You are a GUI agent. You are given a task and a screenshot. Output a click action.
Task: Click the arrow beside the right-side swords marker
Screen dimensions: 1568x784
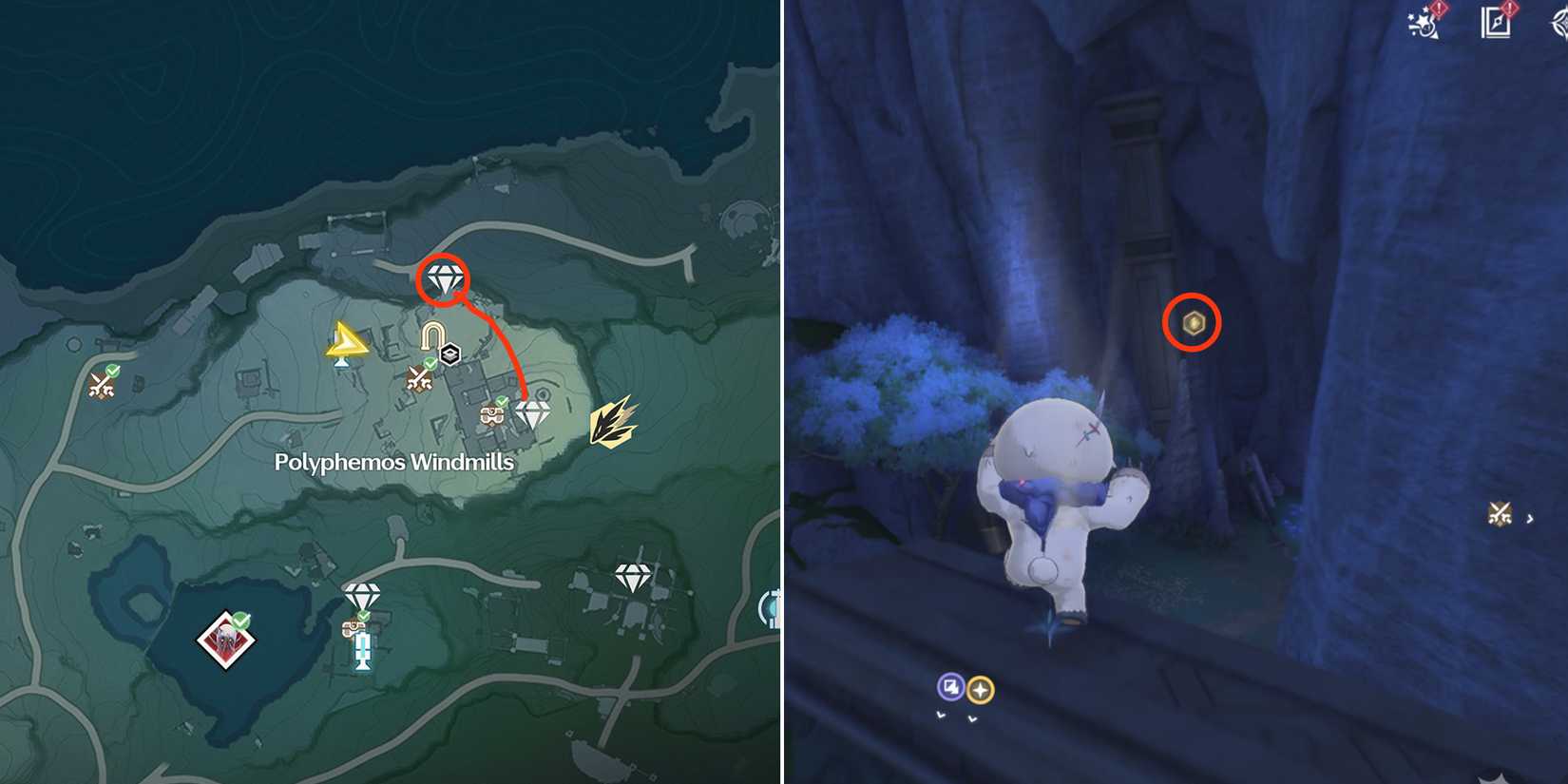(x=1529, y=519)
